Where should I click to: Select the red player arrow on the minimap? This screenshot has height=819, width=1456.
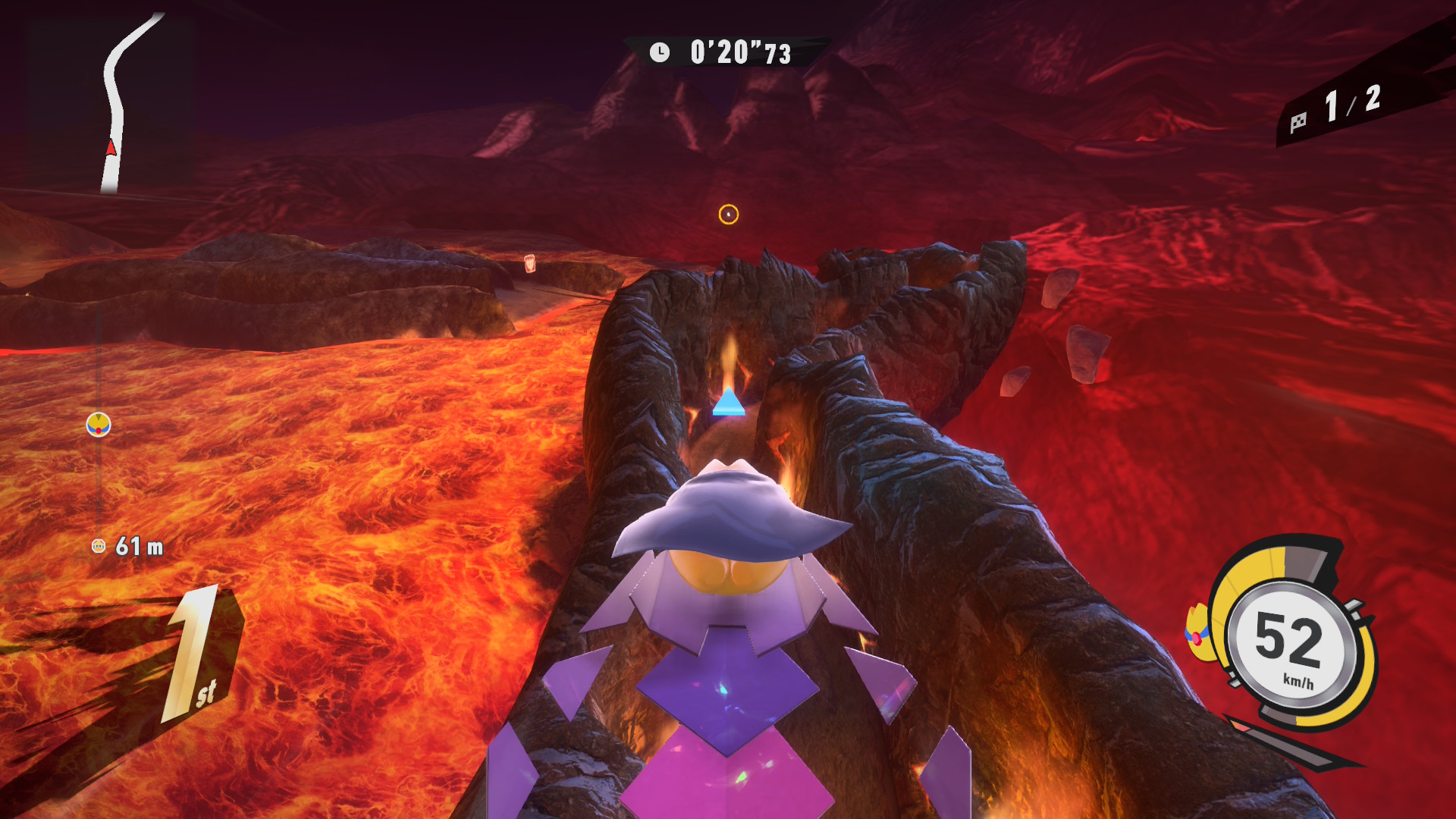111,147
